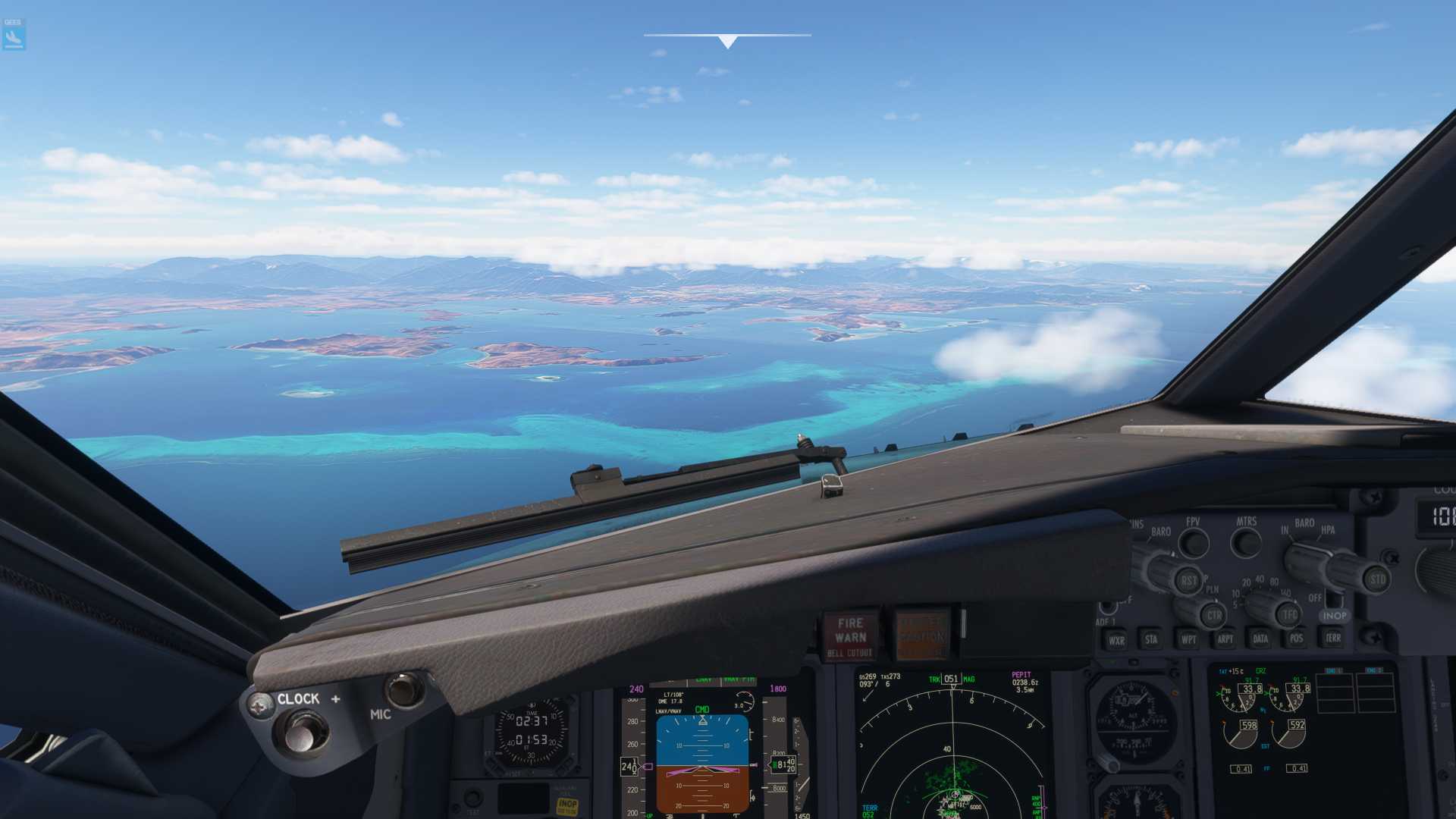Screen dimensions: 1456x819
Task: Toggle the DATA map button
Action: click(x=1260, y=639)
